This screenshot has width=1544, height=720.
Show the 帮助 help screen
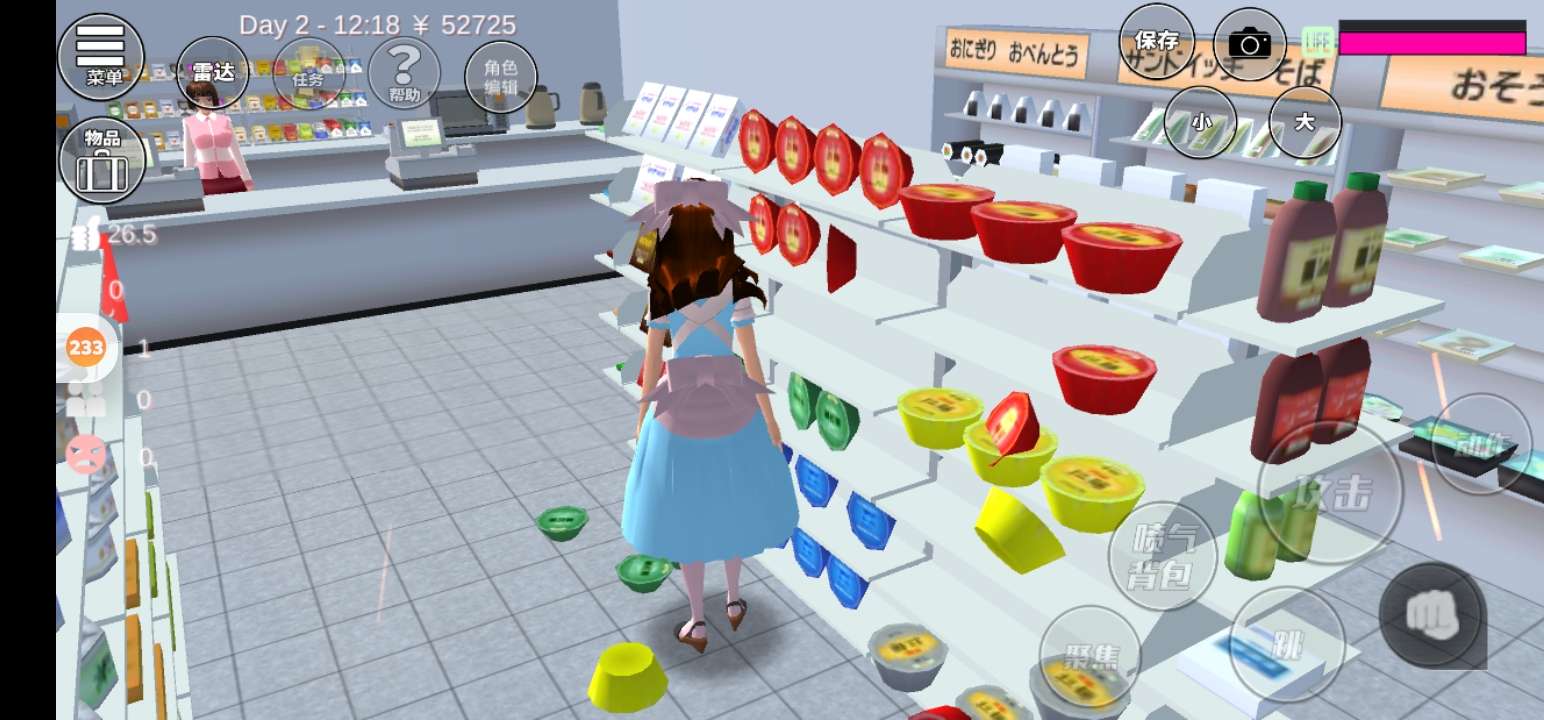[404, 72]
